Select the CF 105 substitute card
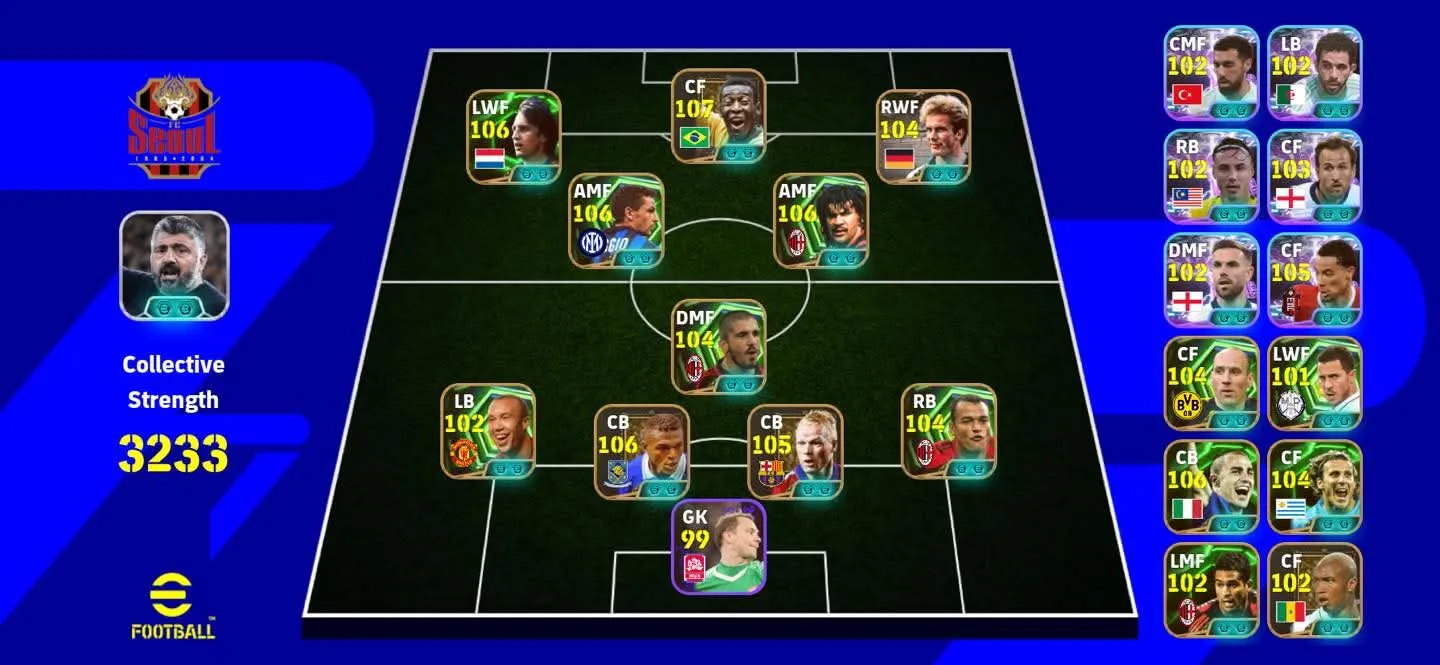 1315,280
